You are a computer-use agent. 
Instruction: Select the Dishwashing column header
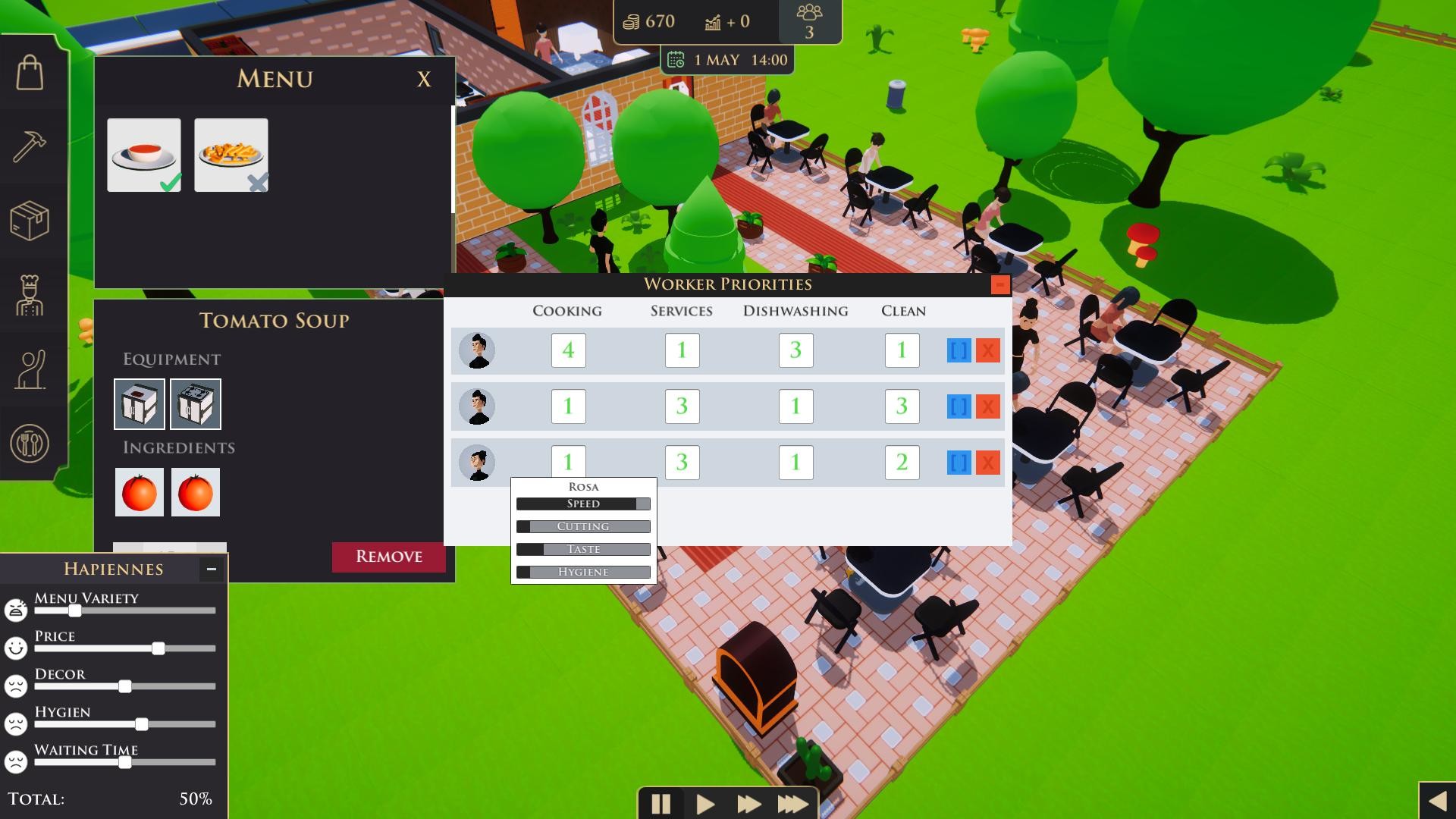pyautogui.click(x=795, y=310)
